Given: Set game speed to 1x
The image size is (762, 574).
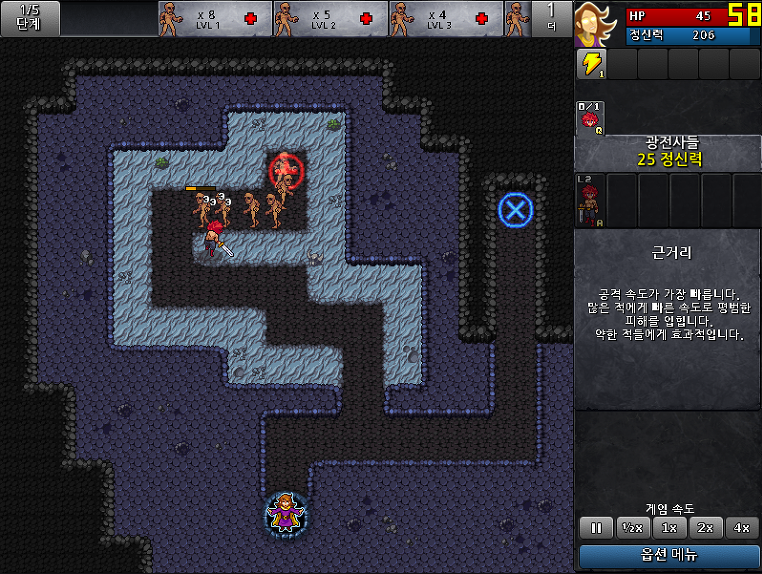Looking at the screenshot, I should [670, 527].
